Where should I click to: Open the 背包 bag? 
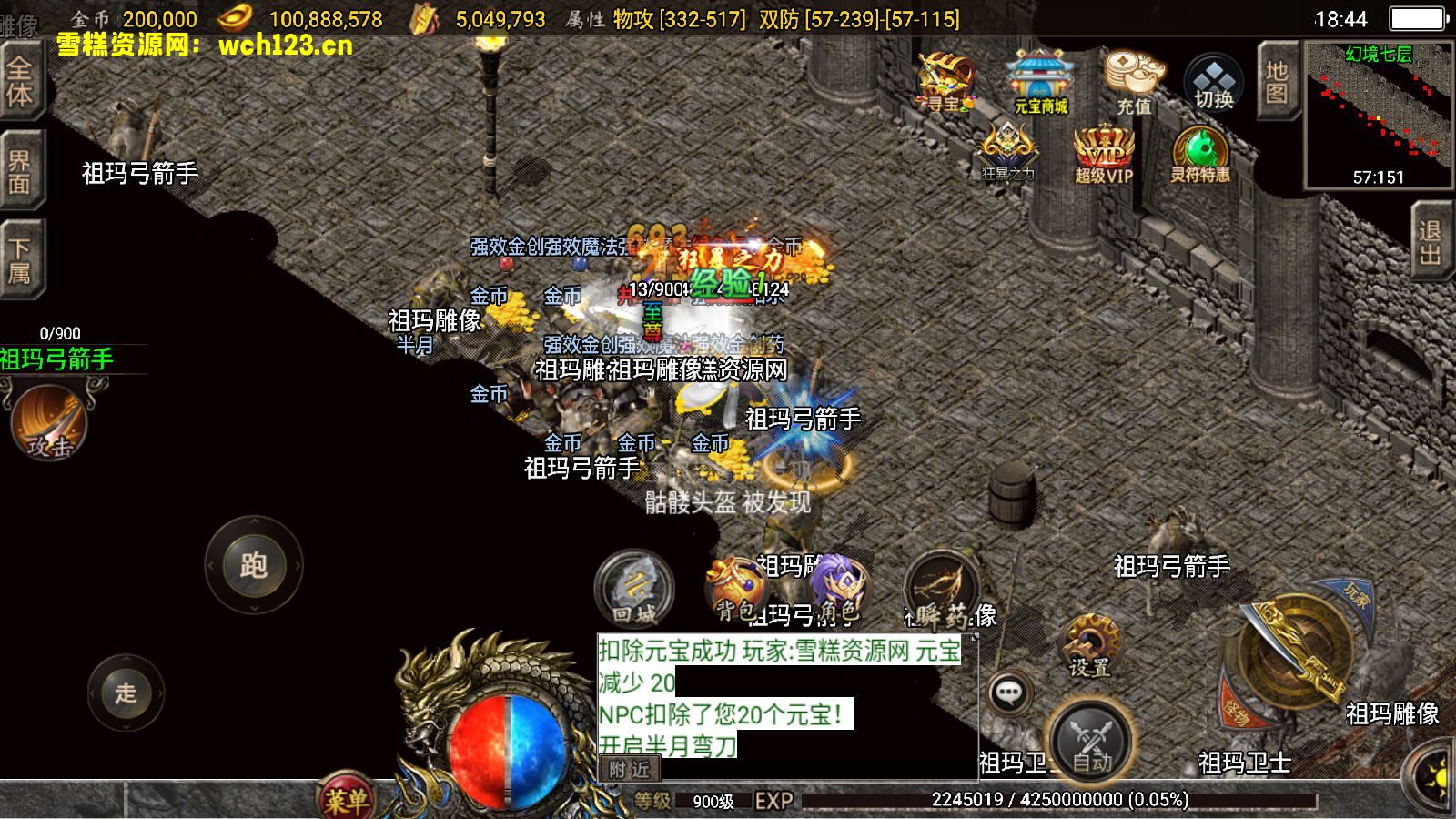click(x=736, y=590)
